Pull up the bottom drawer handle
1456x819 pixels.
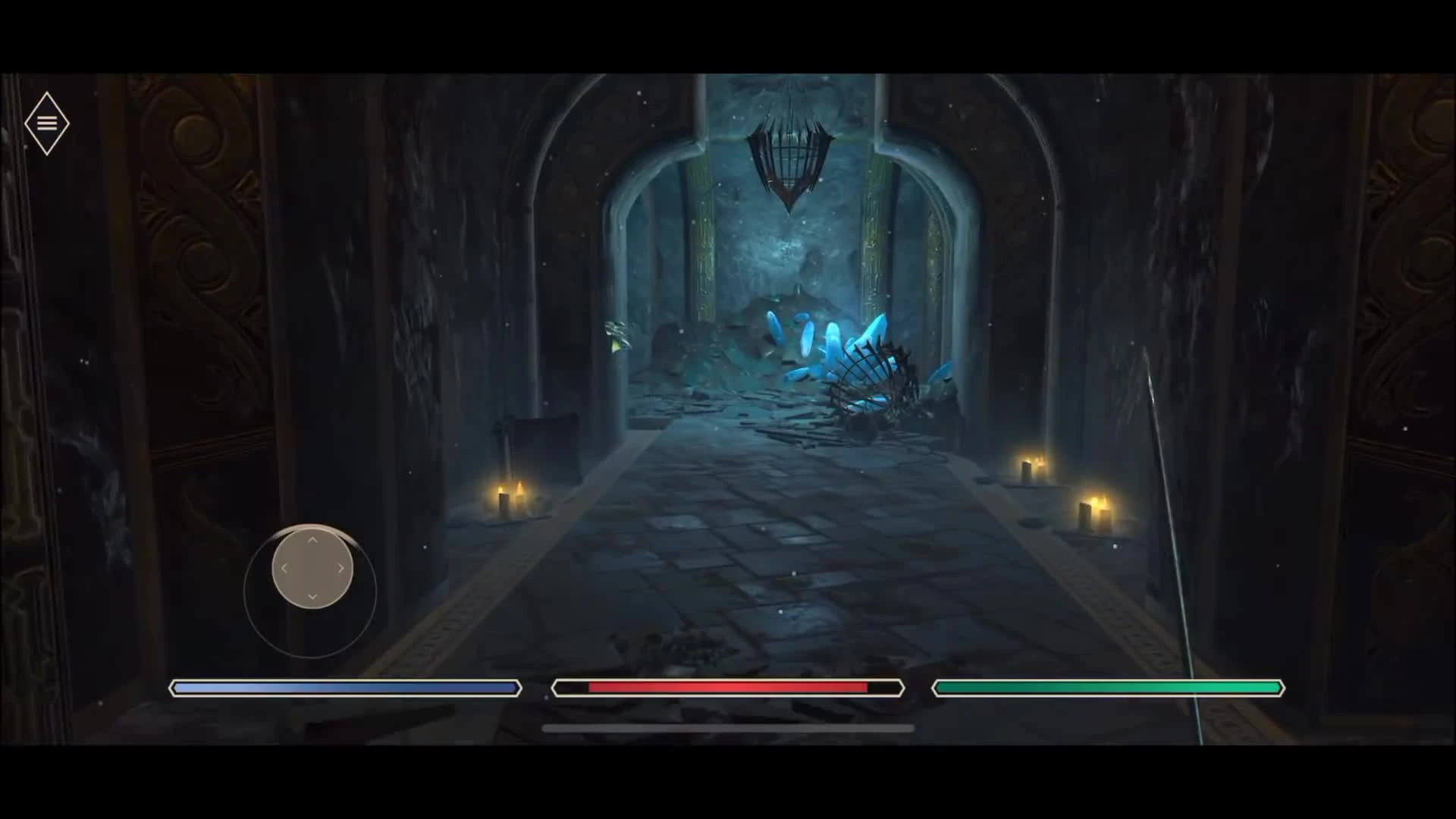(726, 727)
